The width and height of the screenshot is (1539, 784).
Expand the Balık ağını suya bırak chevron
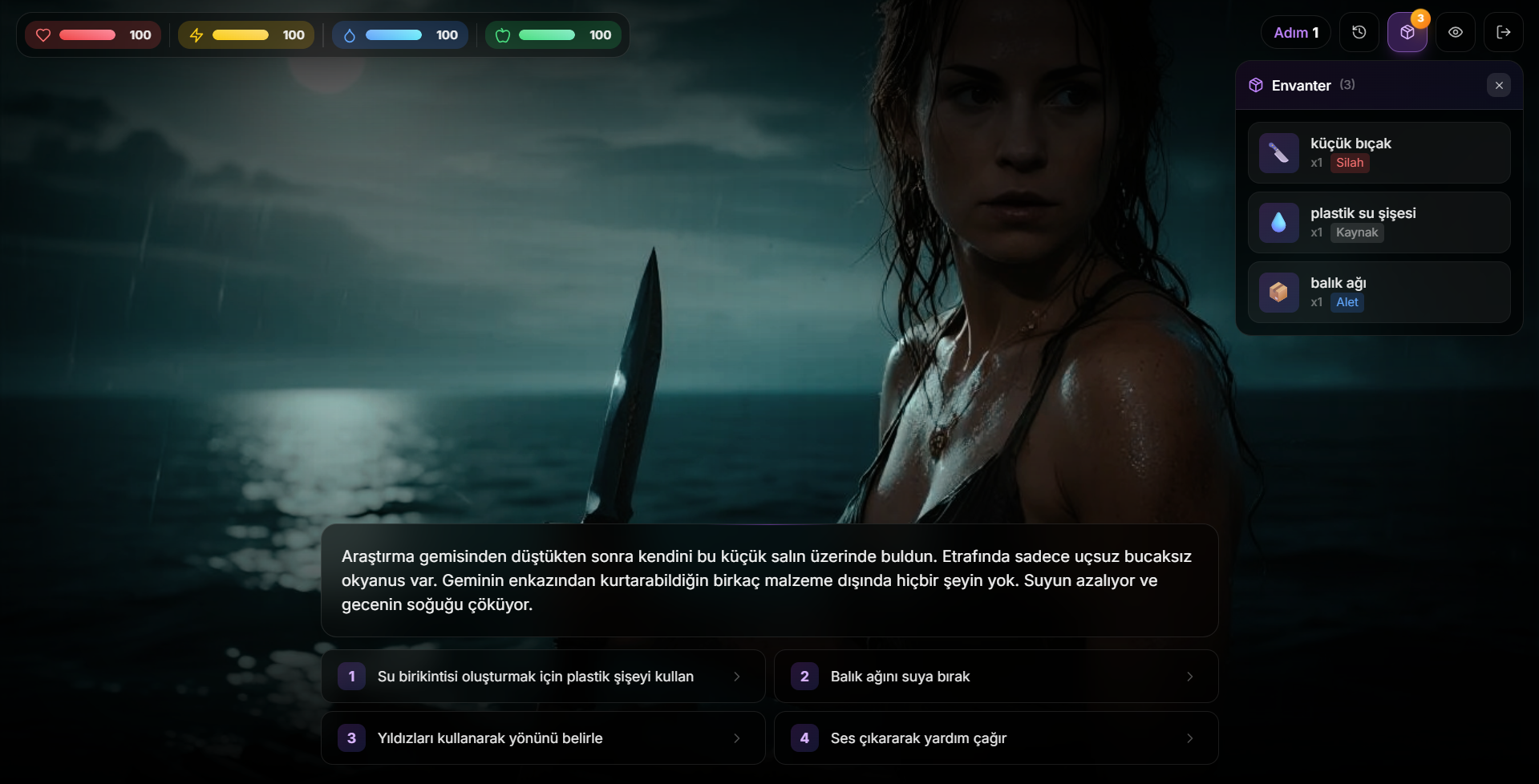click(1189, 676)
